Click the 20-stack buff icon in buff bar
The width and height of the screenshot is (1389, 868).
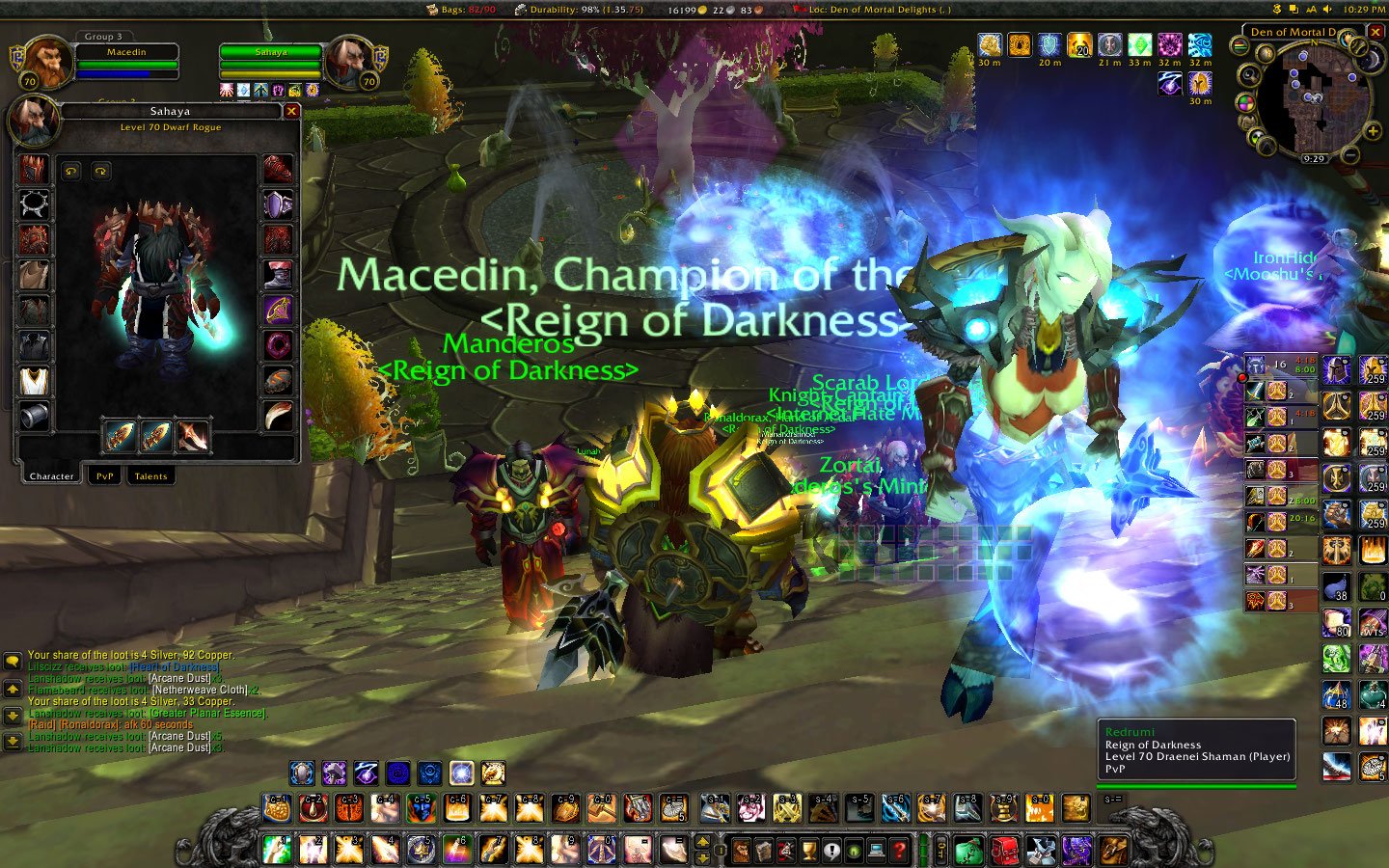click(1078, 45)
